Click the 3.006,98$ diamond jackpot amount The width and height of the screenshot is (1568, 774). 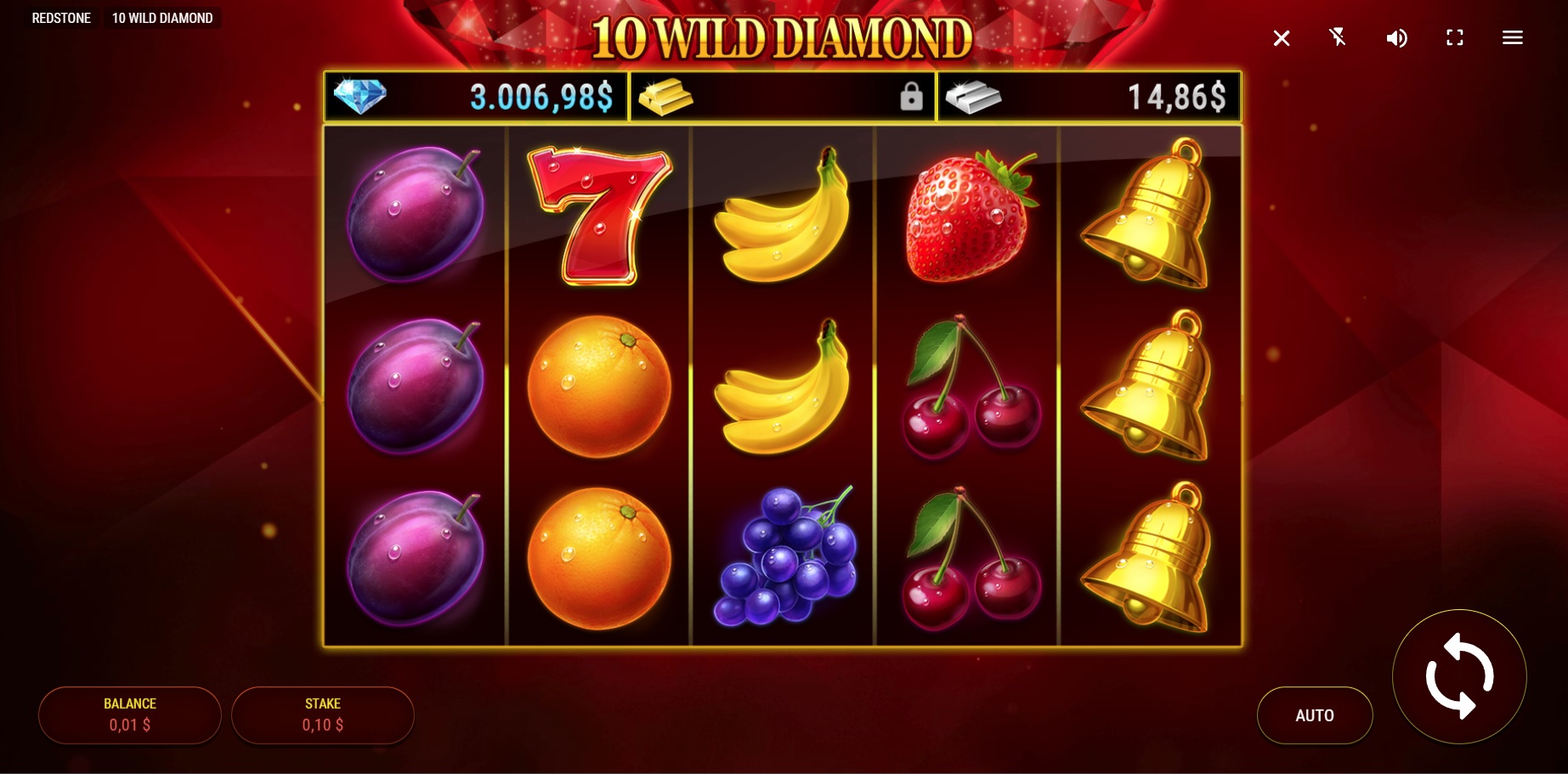(541, 95)
